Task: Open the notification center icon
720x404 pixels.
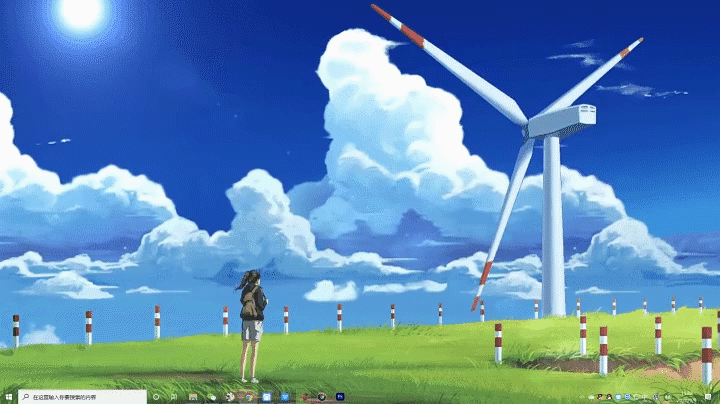Action: 707,397
